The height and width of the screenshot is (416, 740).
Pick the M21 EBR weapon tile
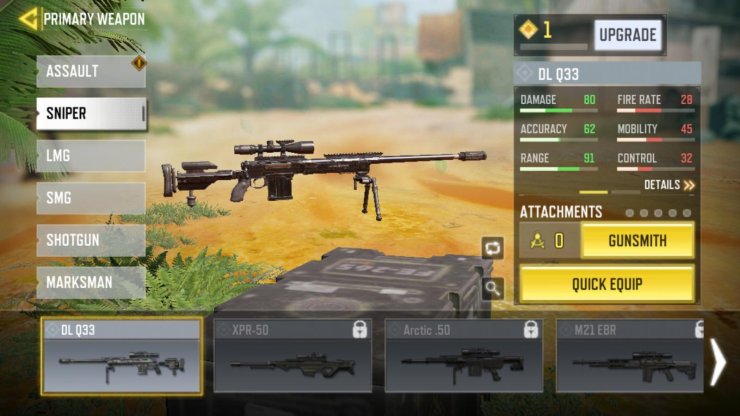(628, 356)
